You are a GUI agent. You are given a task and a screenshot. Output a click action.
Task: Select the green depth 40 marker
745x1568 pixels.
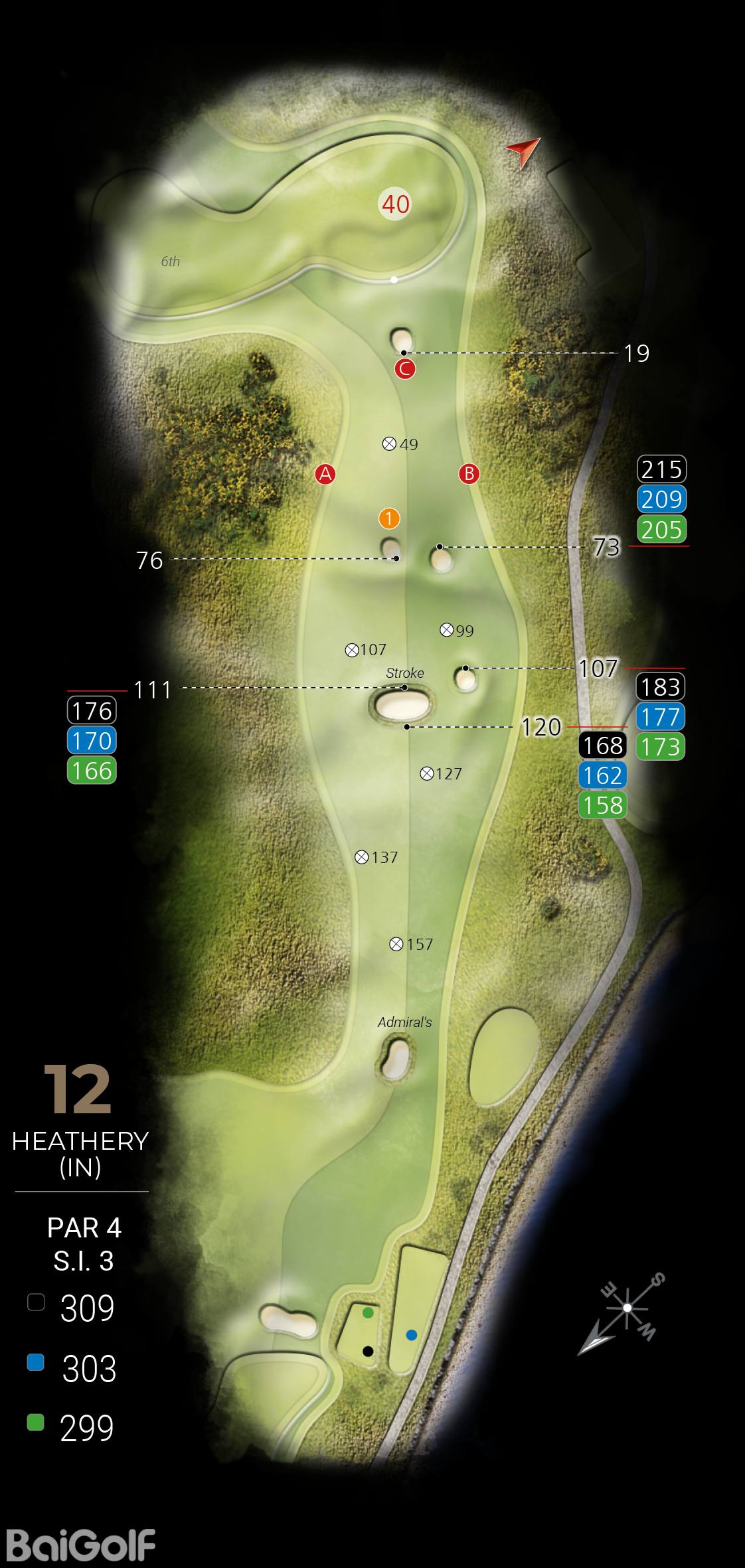point(395,204)
